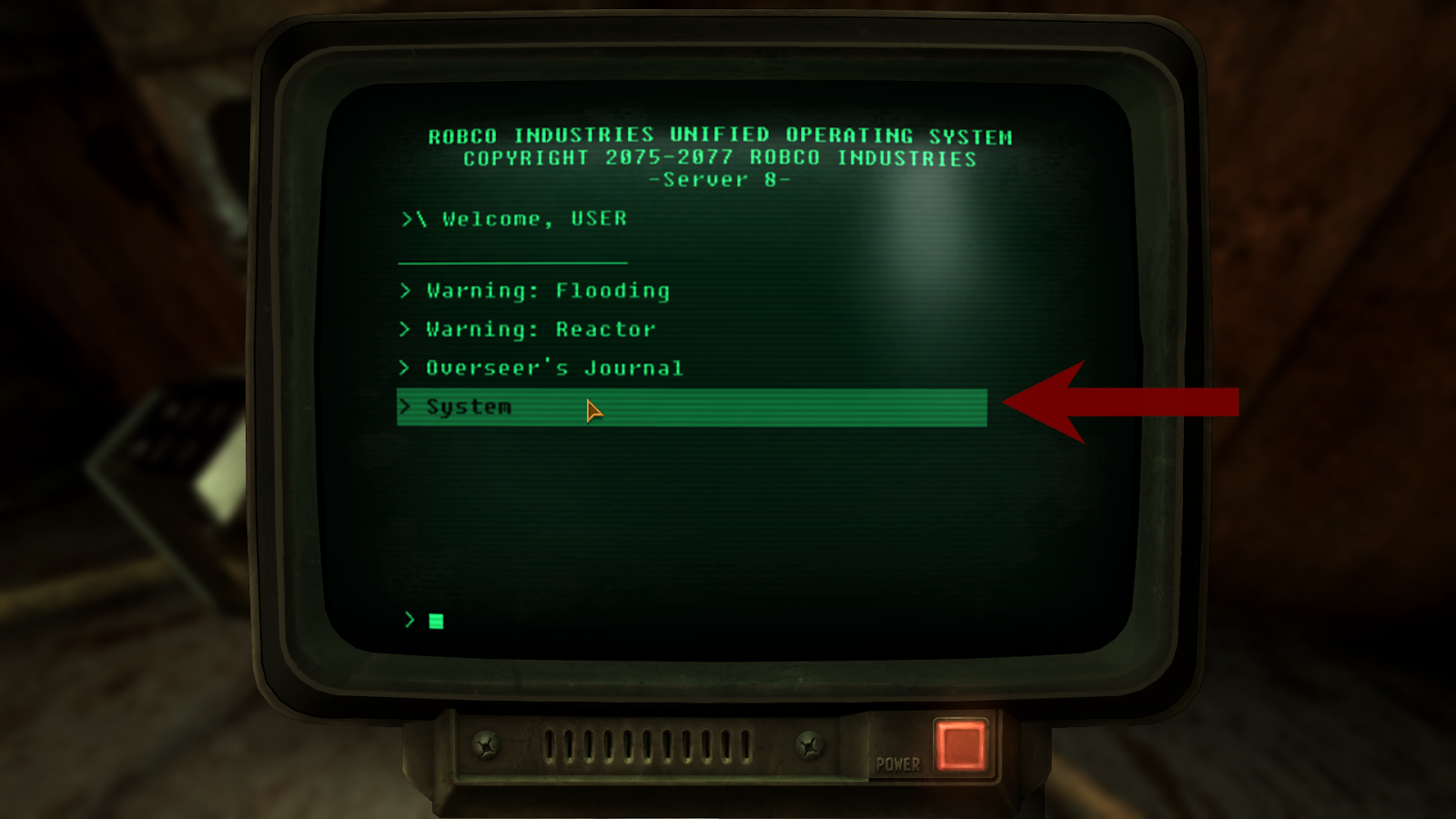This screenshot has height=819, width=1456.
Task: Select the Welcome, USER header line
Action: coord(516,218)
